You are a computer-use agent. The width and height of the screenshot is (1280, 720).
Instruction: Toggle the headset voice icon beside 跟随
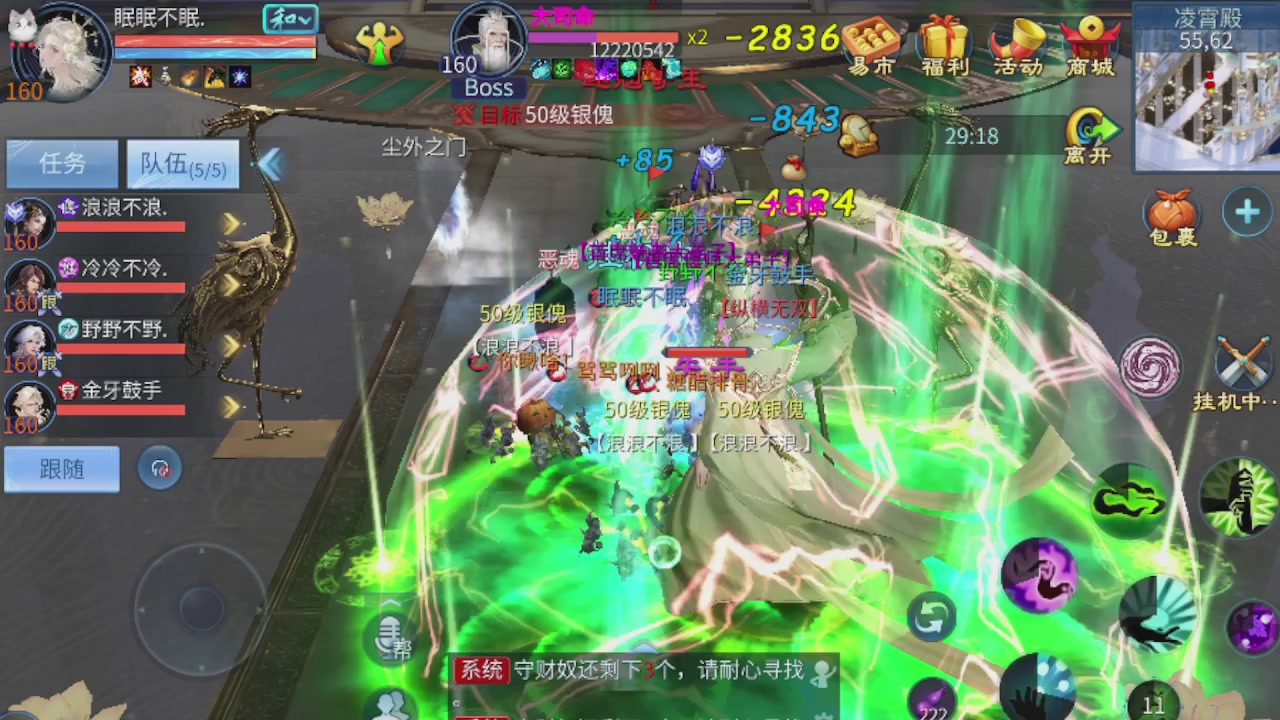160,468
